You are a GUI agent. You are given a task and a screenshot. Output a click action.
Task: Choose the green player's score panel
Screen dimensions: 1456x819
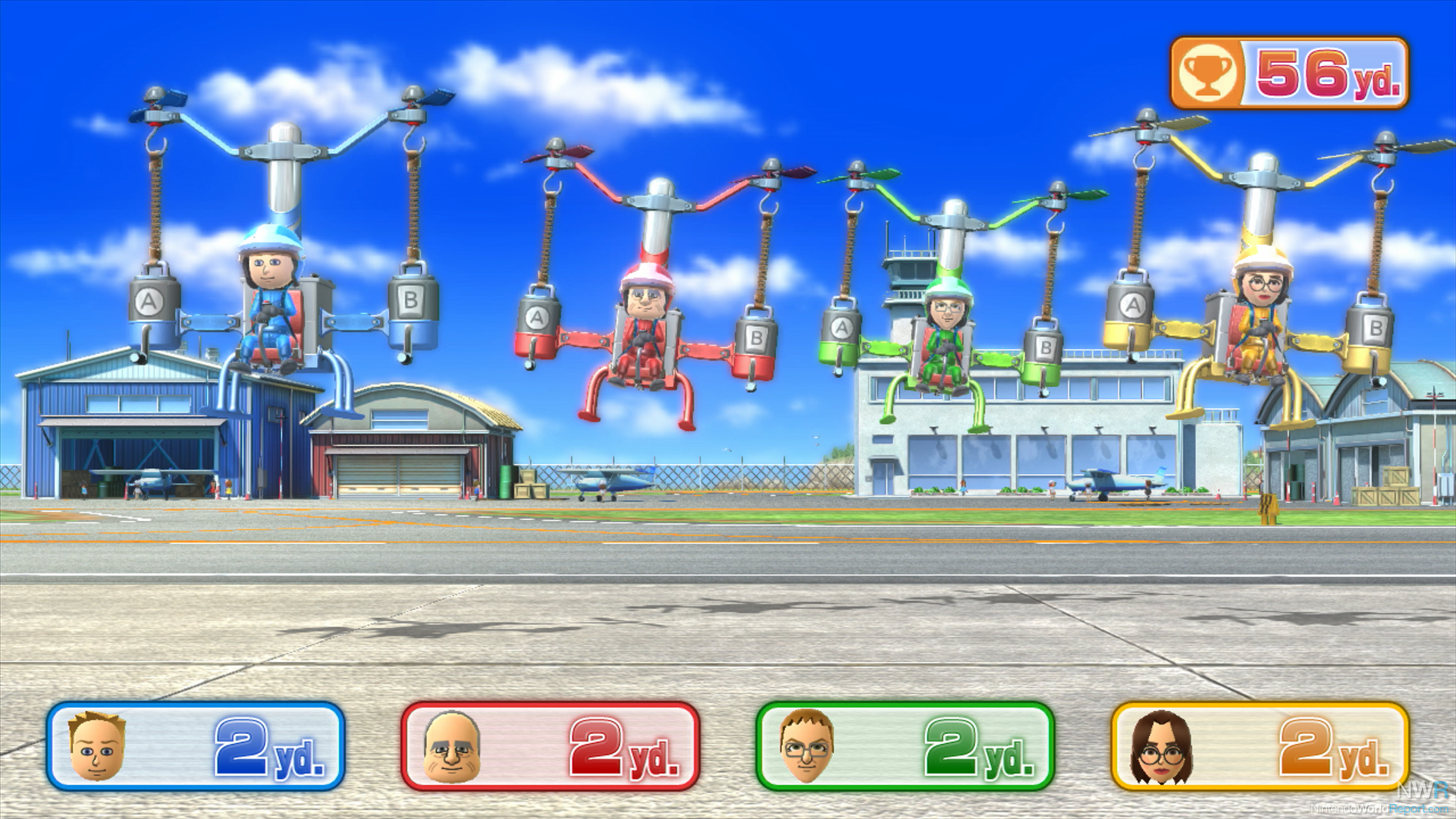[905, 747]
